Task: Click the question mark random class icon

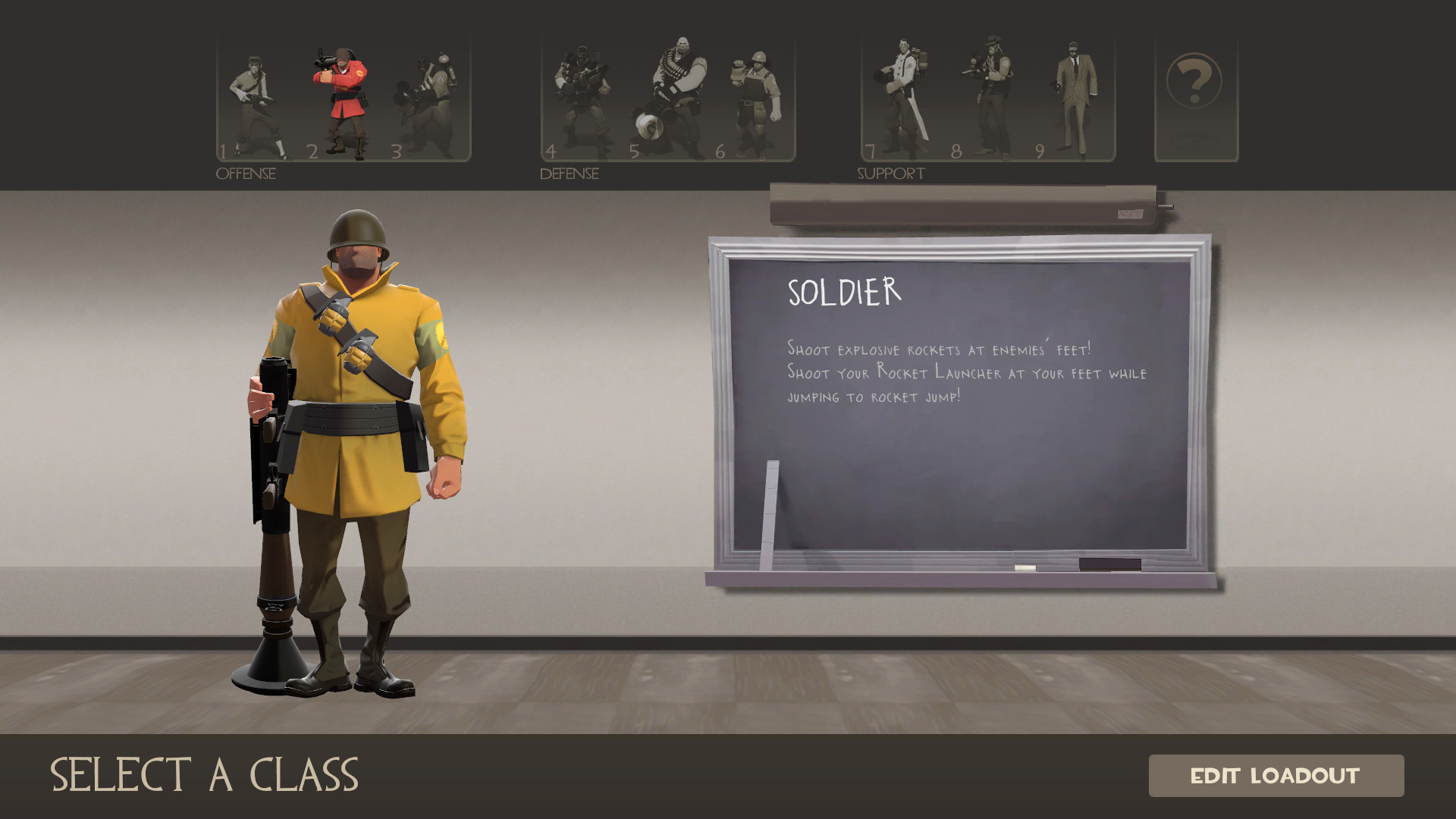Action: click(1196, 80)
